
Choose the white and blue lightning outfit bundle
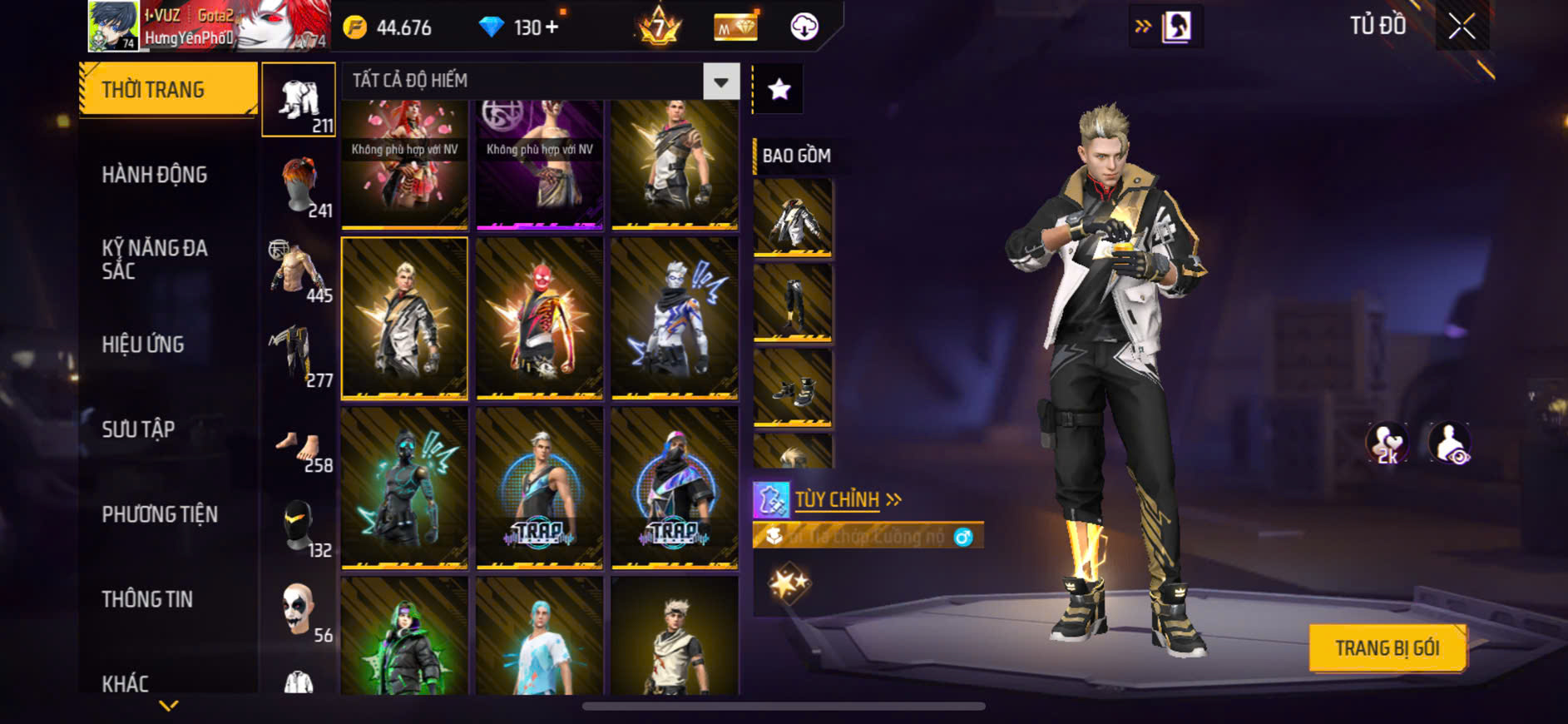[674, 318]
